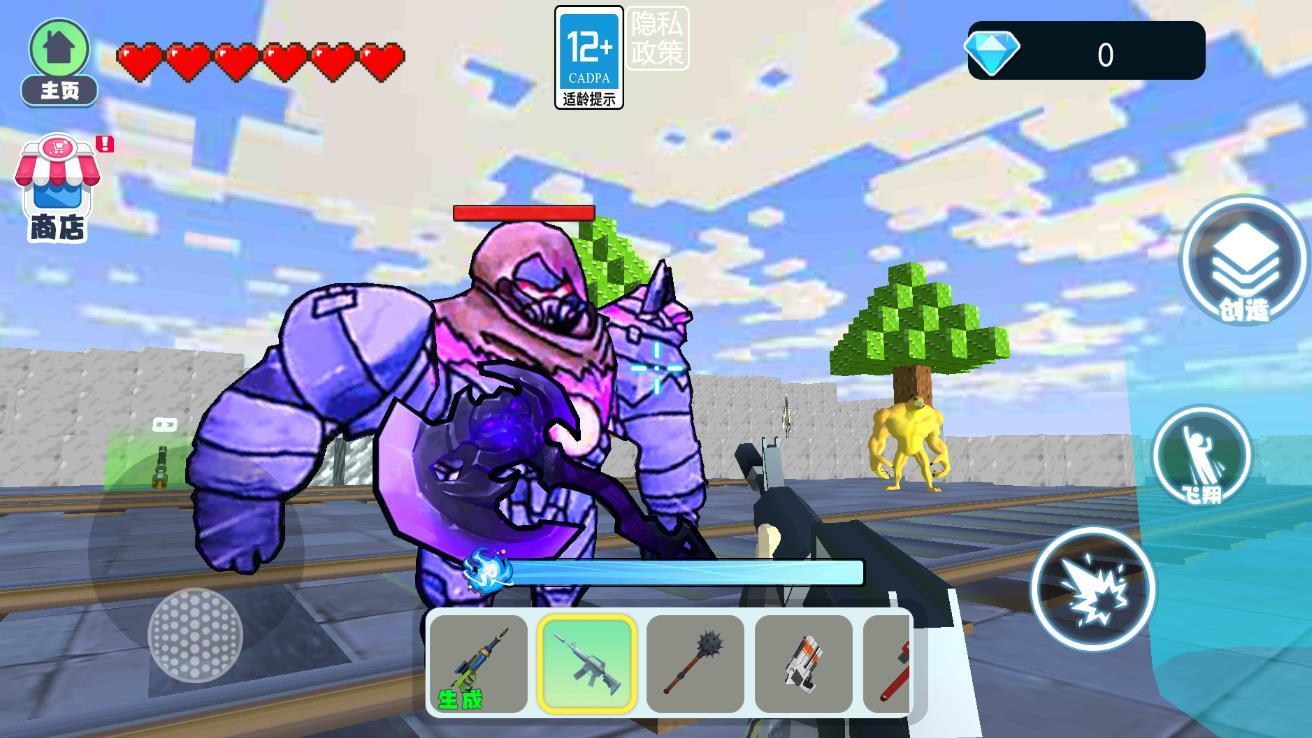Click the diamond currency icon
This screenshot has width=1312, height=738.
[993, 52]
